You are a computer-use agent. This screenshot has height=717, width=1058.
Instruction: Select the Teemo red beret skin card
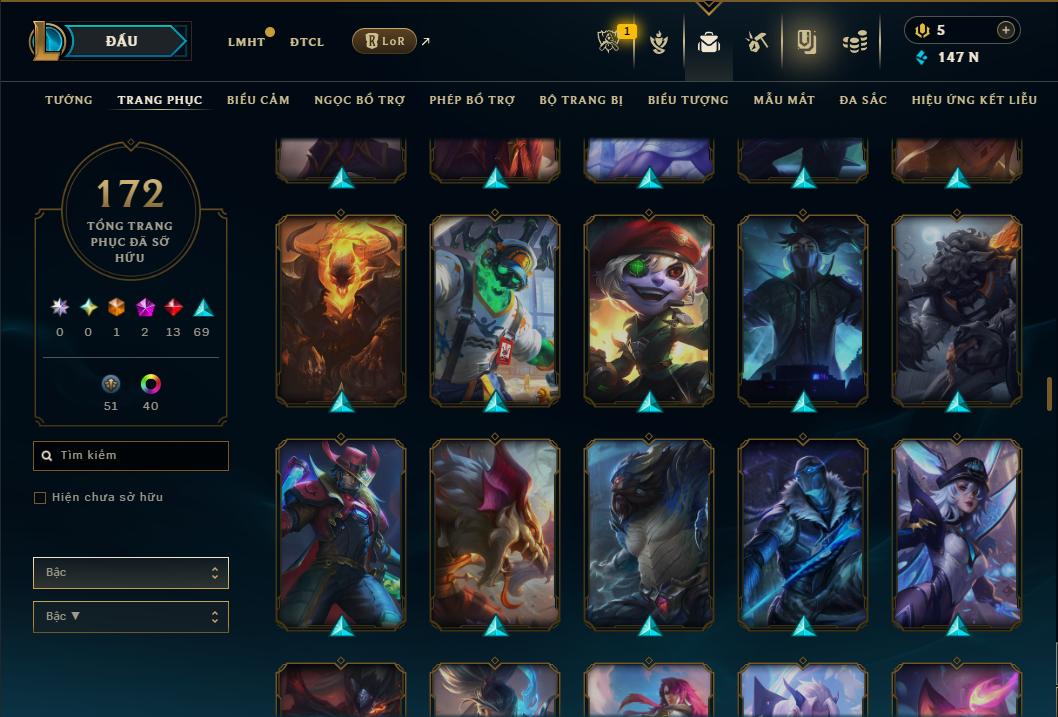(649, 310)
